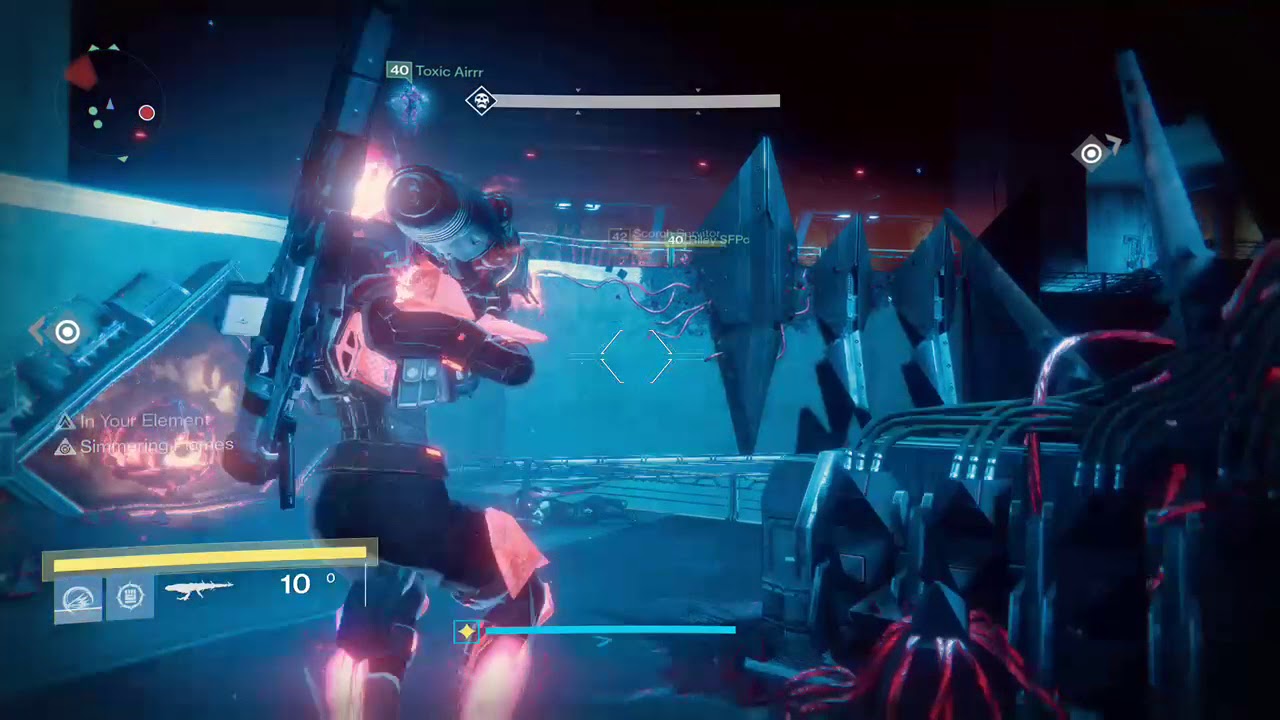Activate the melee ability icon
The height and width of the screenshot is (720, 1280).
click(x=129, y=597)
